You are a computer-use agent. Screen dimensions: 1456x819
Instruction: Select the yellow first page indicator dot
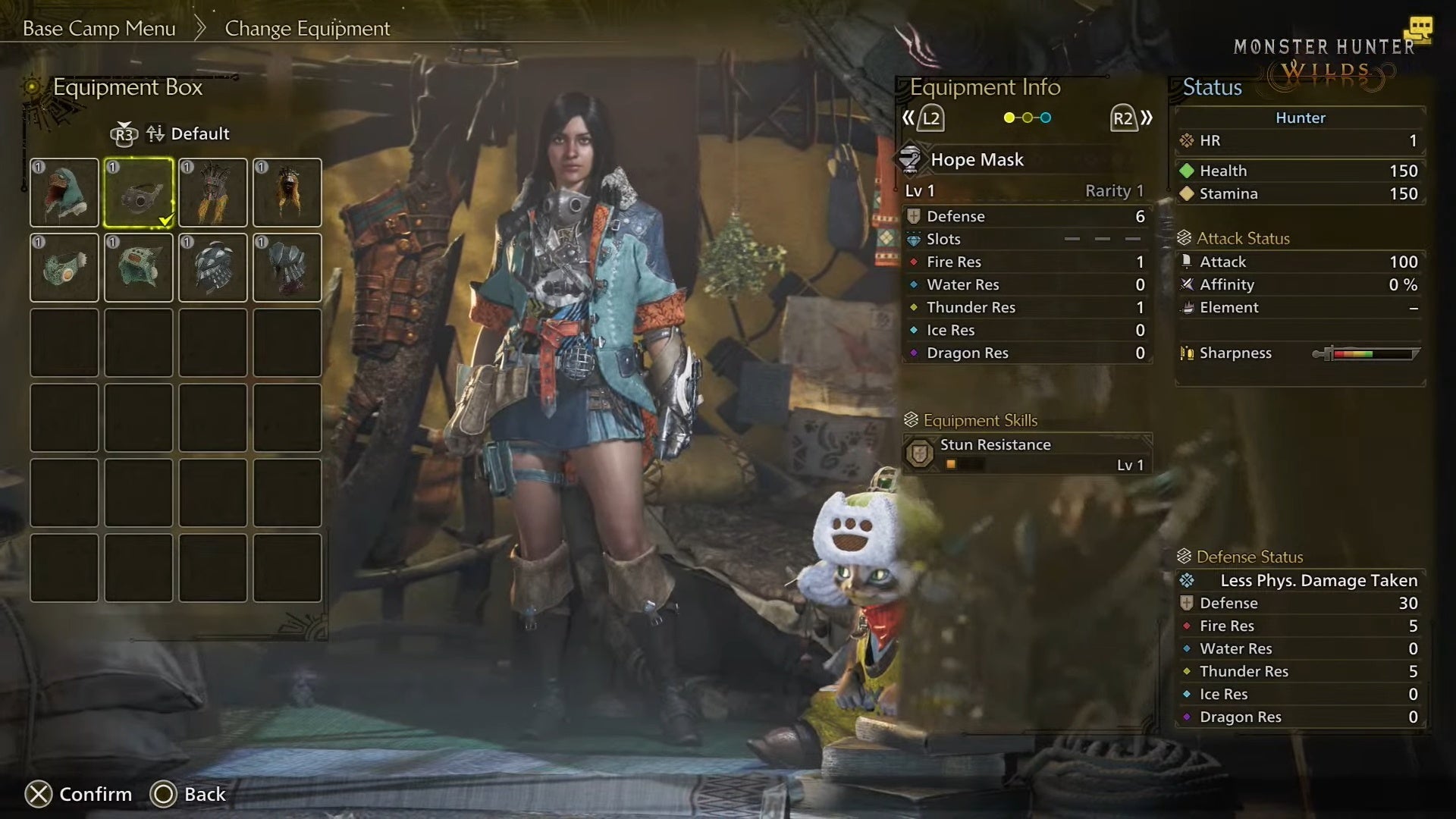point(1008,118)
